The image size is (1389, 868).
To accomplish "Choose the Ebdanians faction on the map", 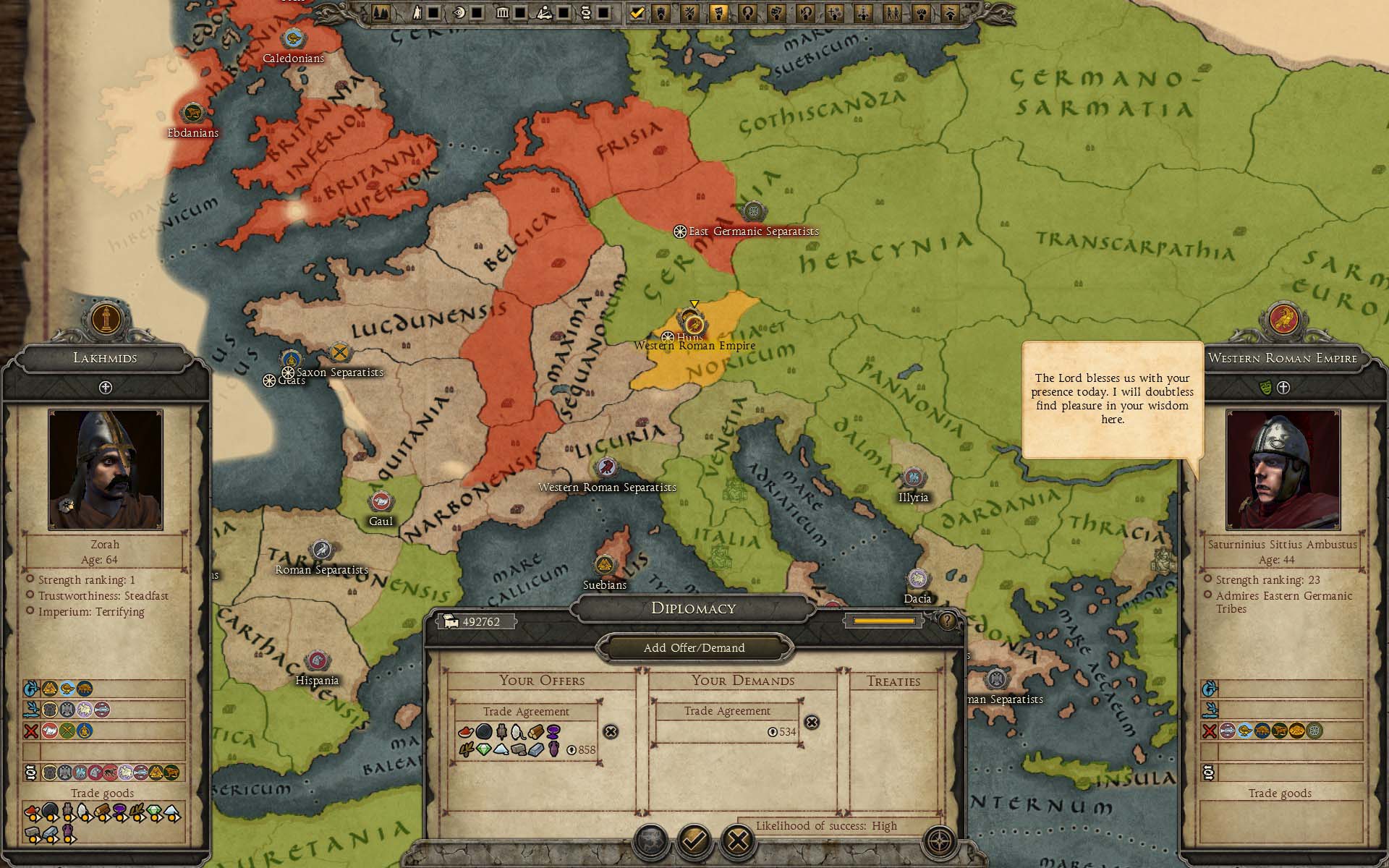I will (x=192, y=114).
